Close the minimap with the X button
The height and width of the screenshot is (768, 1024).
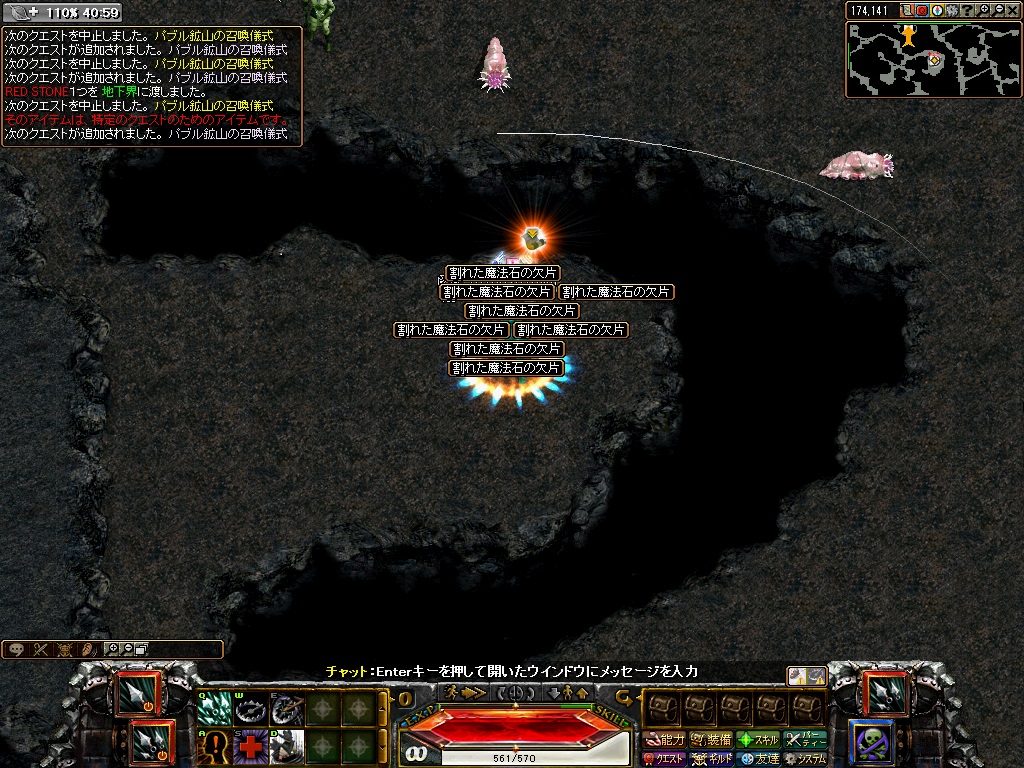(x=1014, y=10)
